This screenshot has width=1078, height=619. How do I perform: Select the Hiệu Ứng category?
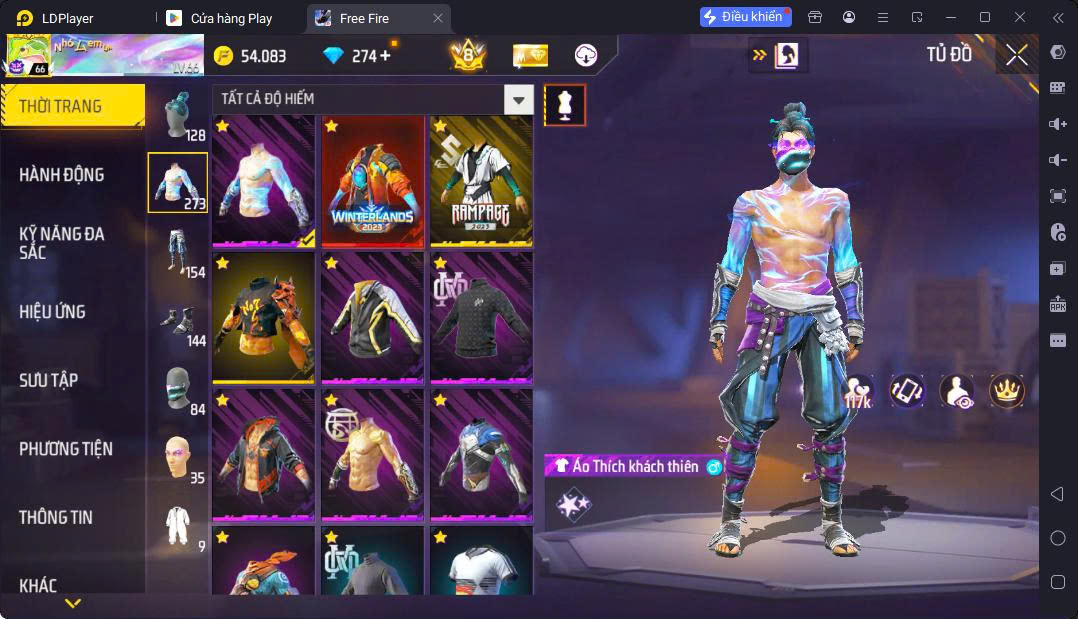[52, 312]
